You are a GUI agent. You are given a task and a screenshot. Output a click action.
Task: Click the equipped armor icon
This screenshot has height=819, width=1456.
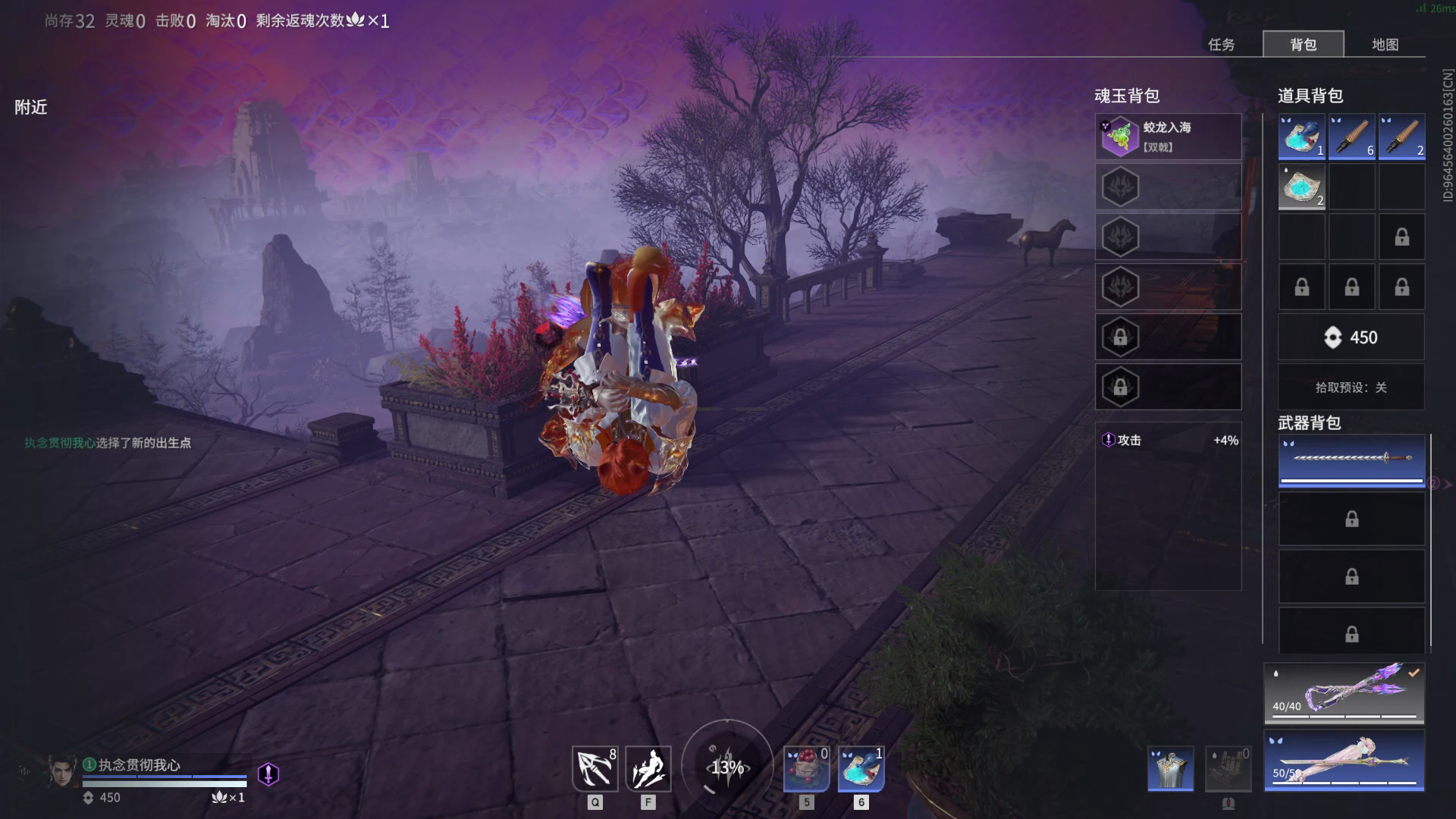tap(1170, 769)
